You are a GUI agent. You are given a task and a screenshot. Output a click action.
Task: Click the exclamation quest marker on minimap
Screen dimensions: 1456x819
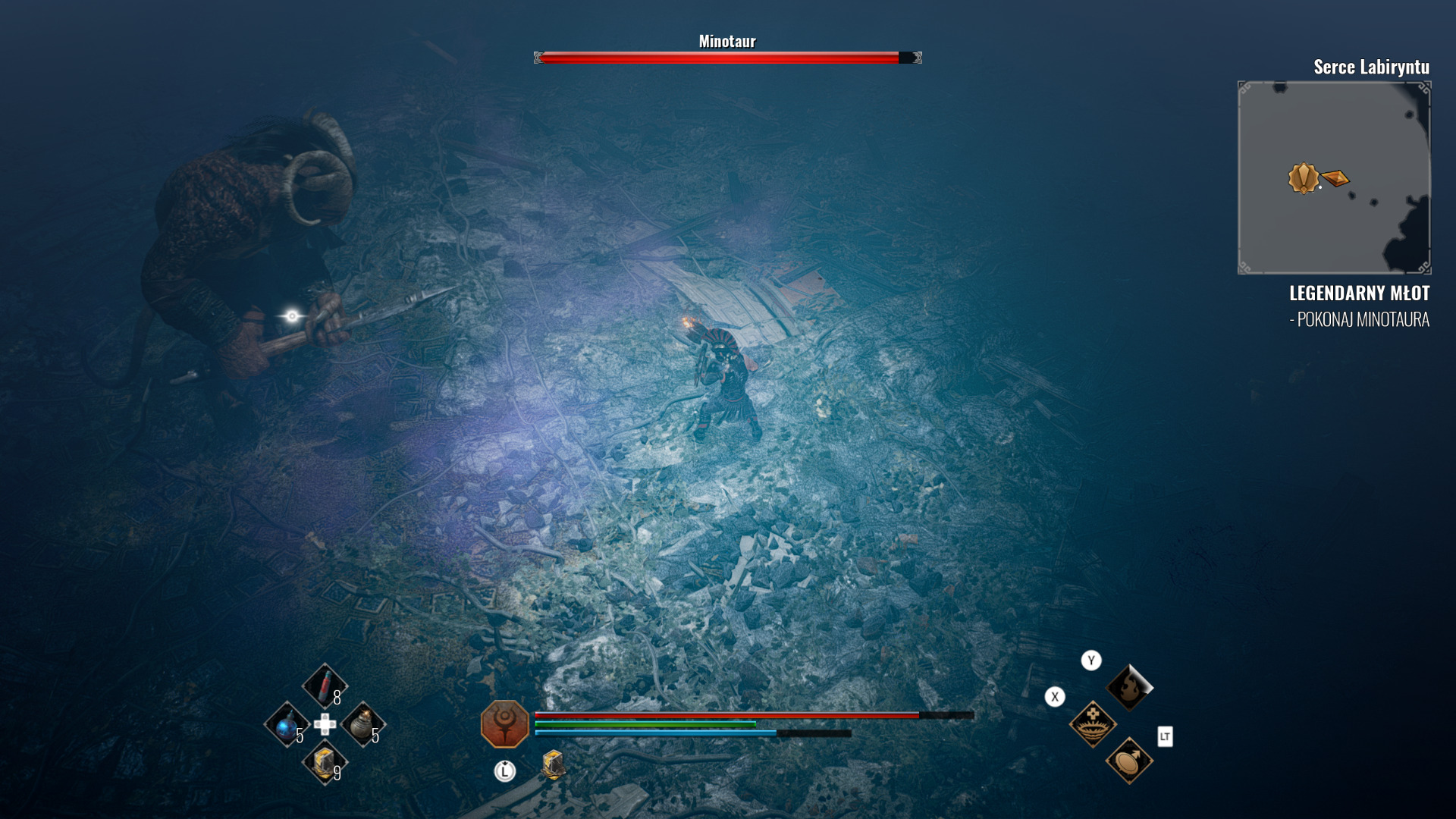click(x=1303, y=178)
